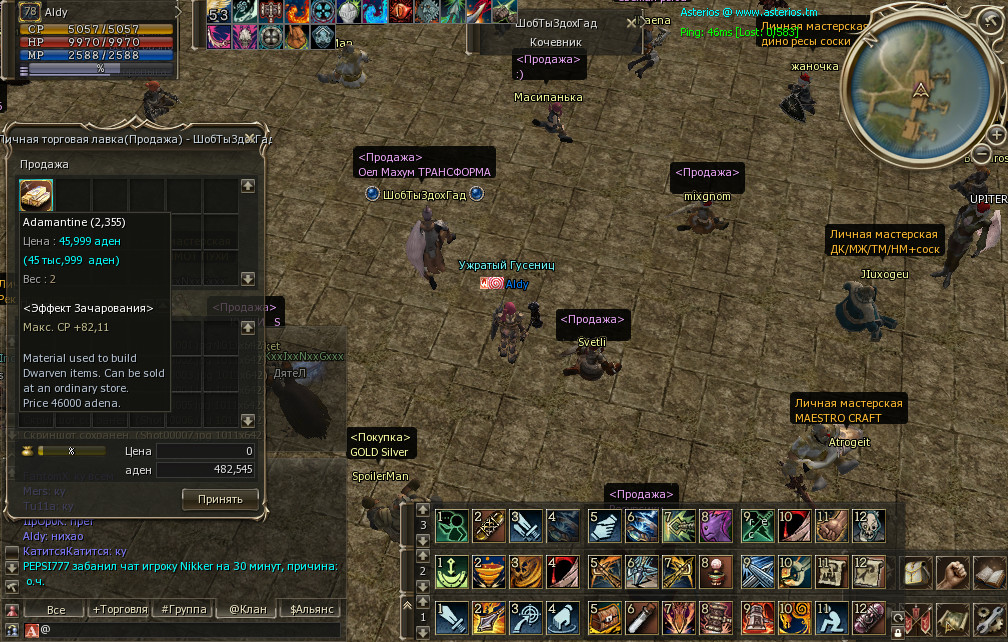This screenshot has width=1008, height=642.
Task: Close the ШобТыЗдохГад target window
Action: coord(631,22)
